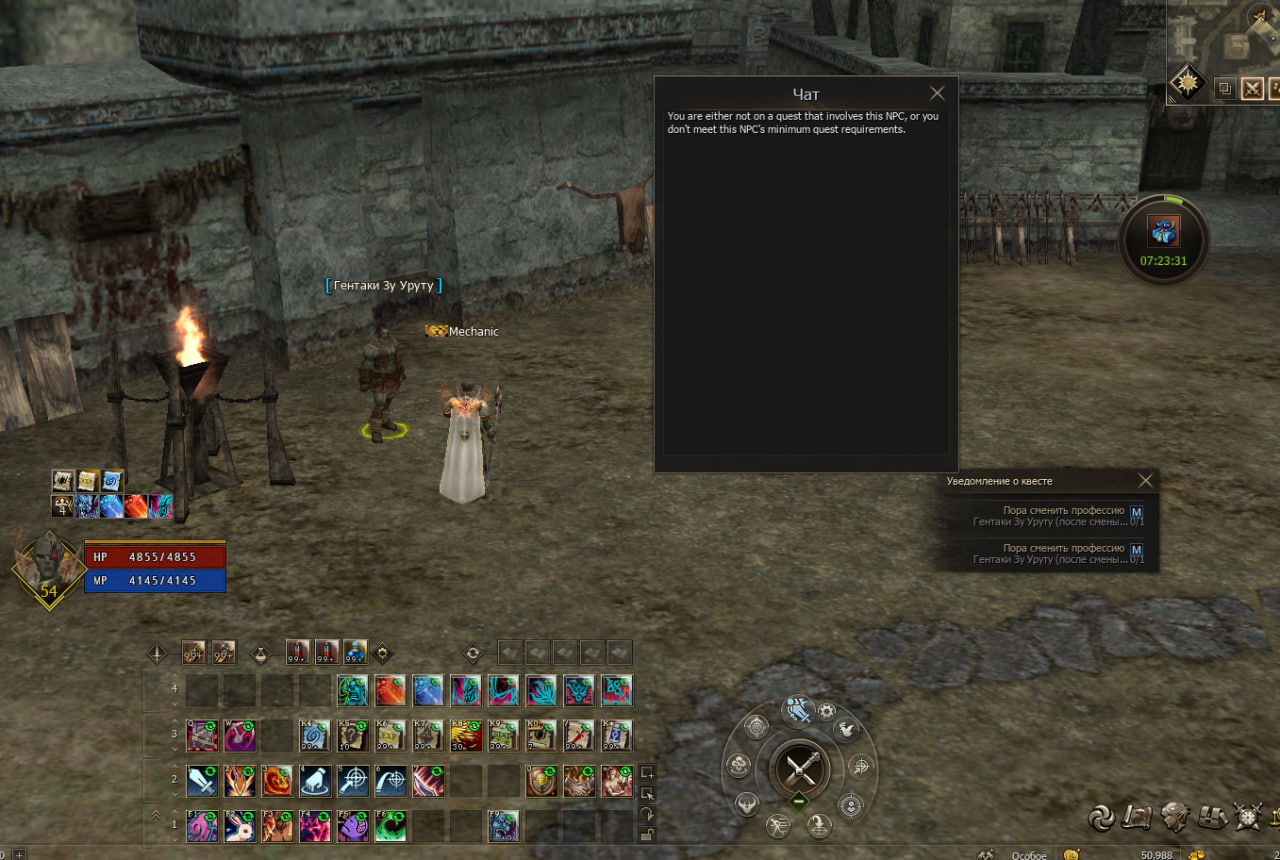Use the yellow EXP scroll on K6
Image resolution: width=1280 pixels, height=860 pixels.
[390, 736]
